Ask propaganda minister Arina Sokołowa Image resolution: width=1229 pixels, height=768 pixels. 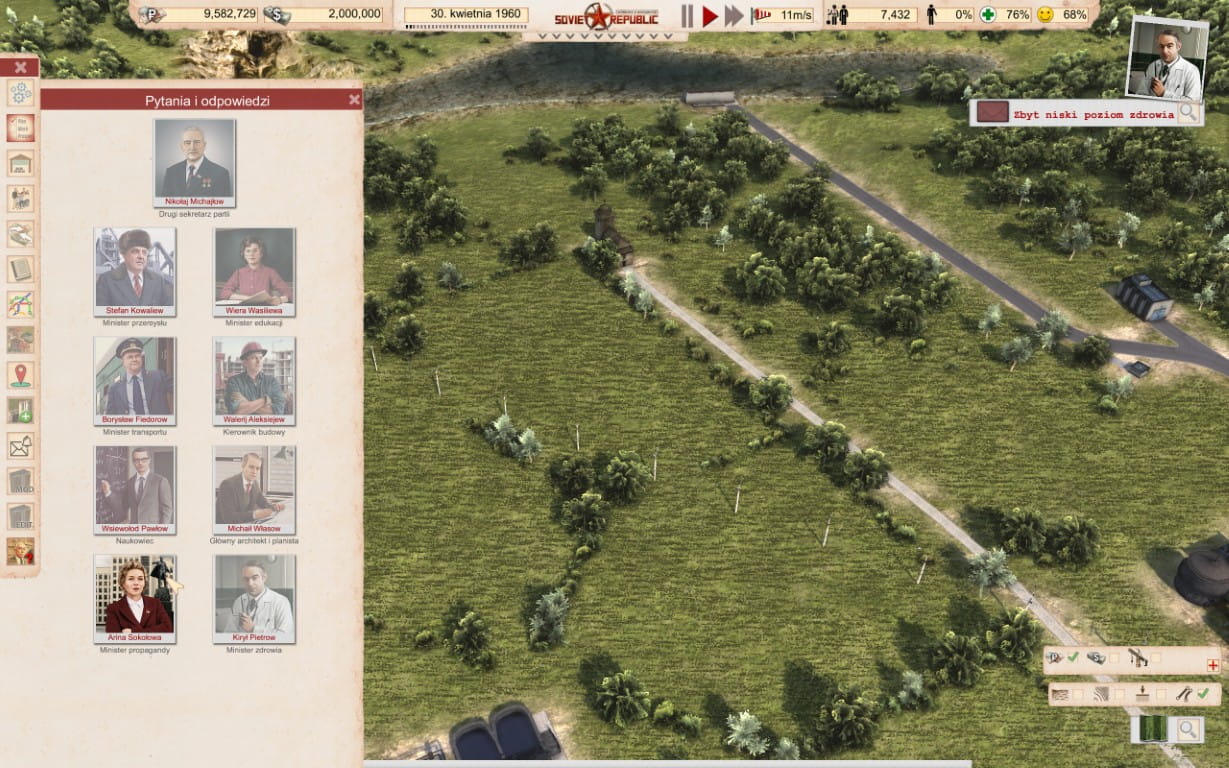point(135,598)
